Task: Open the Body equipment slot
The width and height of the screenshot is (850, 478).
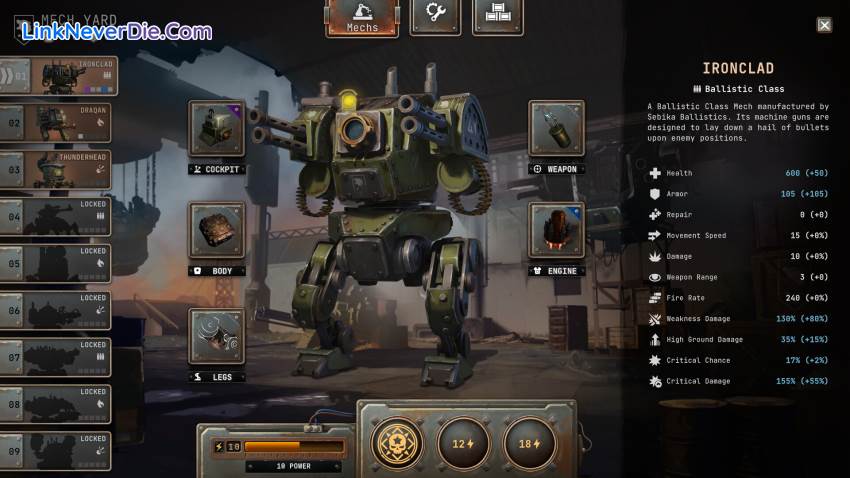Action: coord(216,230)
